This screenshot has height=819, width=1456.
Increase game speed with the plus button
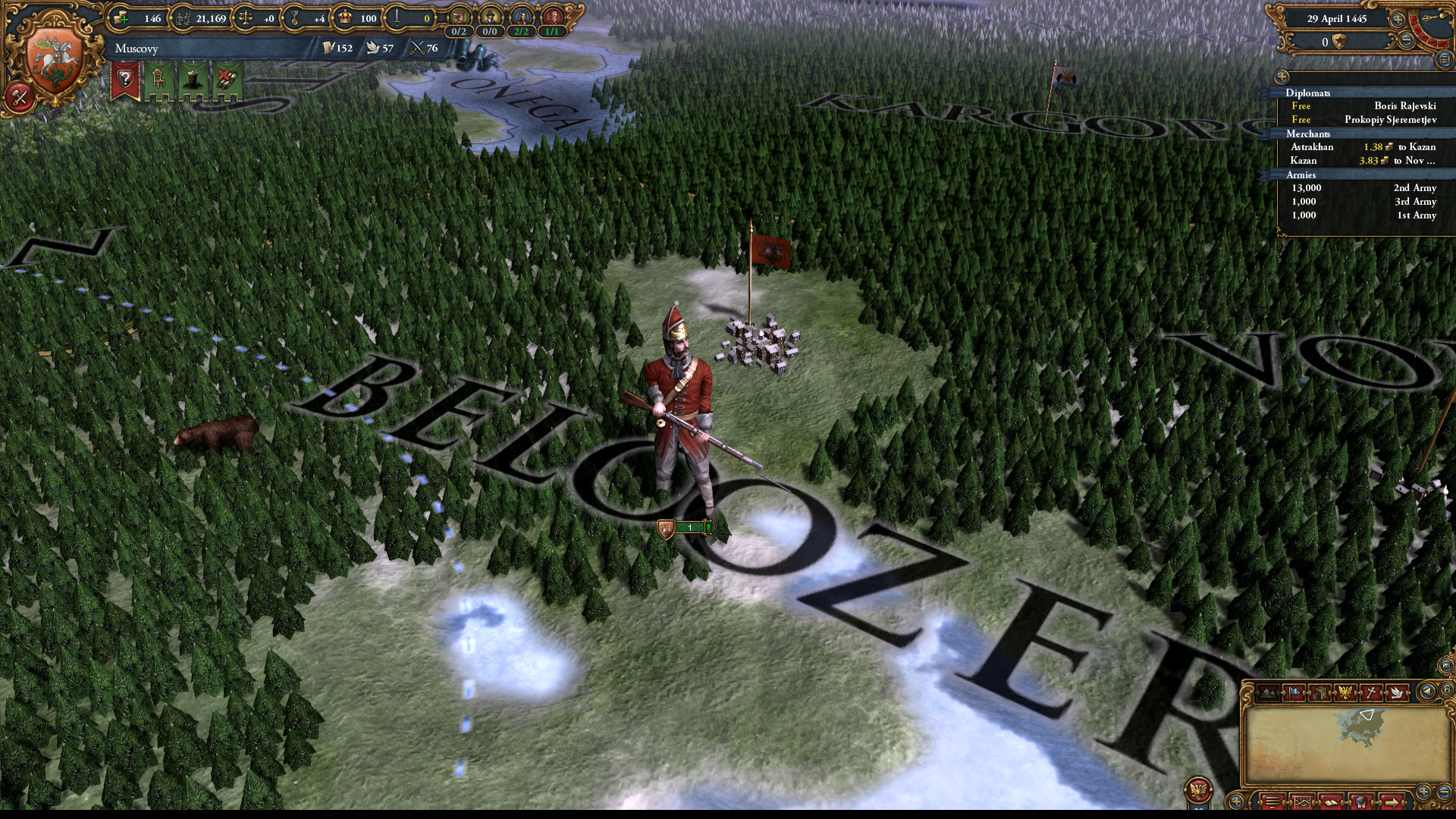point(1397,20)
